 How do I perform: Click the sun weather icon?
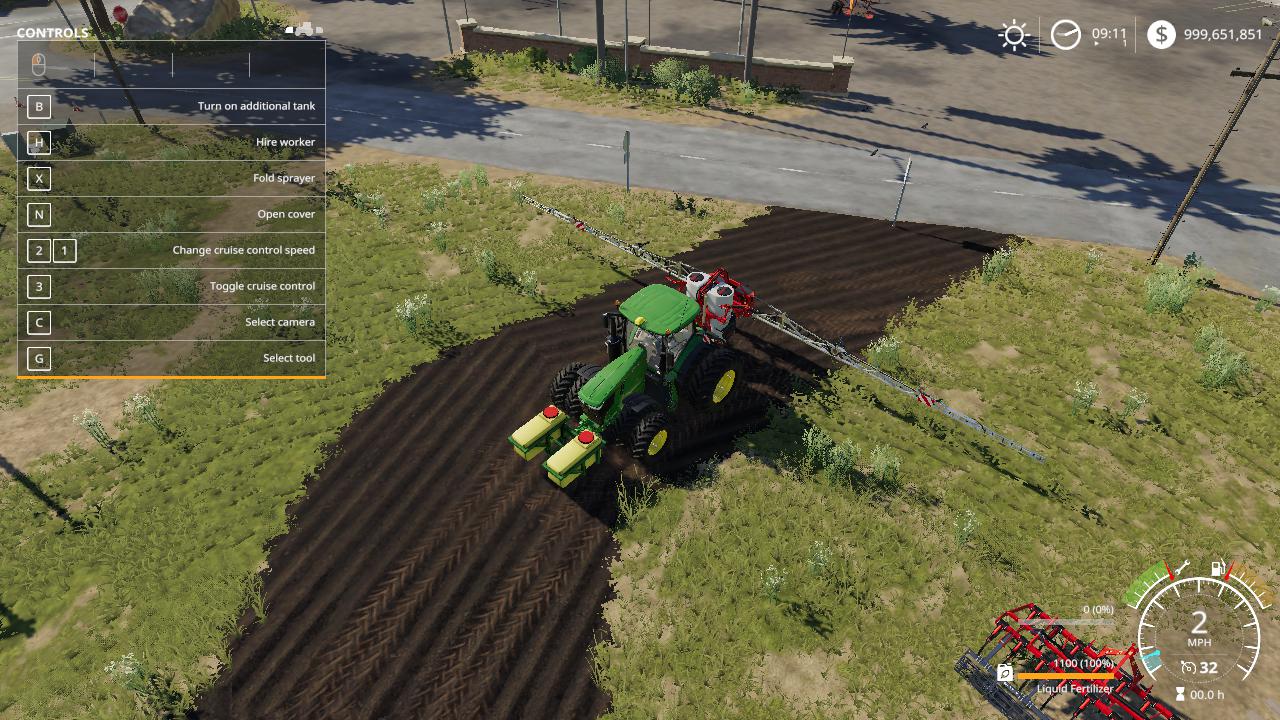(1014, 36)
